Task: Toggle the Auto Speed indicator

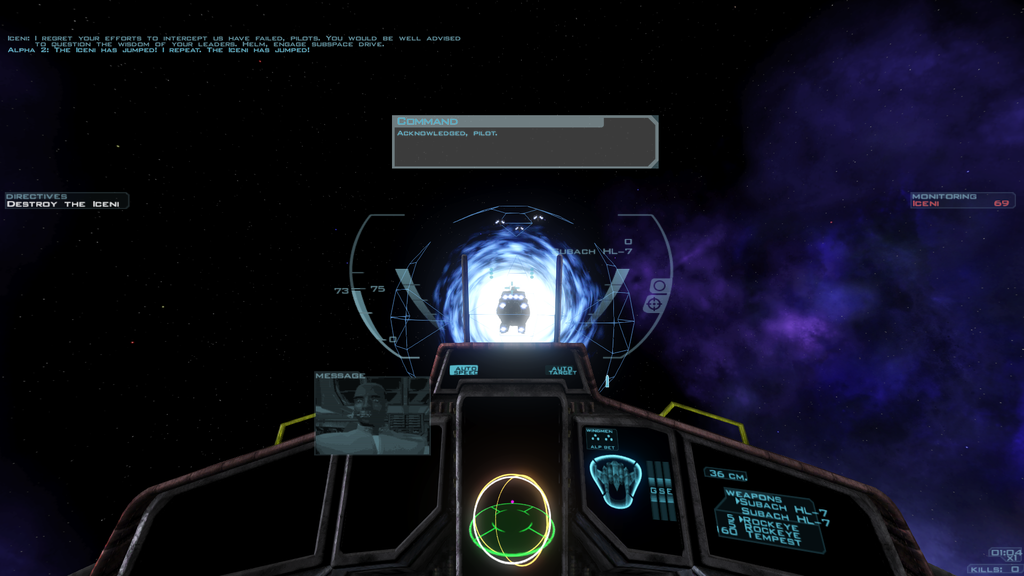Action: pyautogui.click(x=464, y=370)
